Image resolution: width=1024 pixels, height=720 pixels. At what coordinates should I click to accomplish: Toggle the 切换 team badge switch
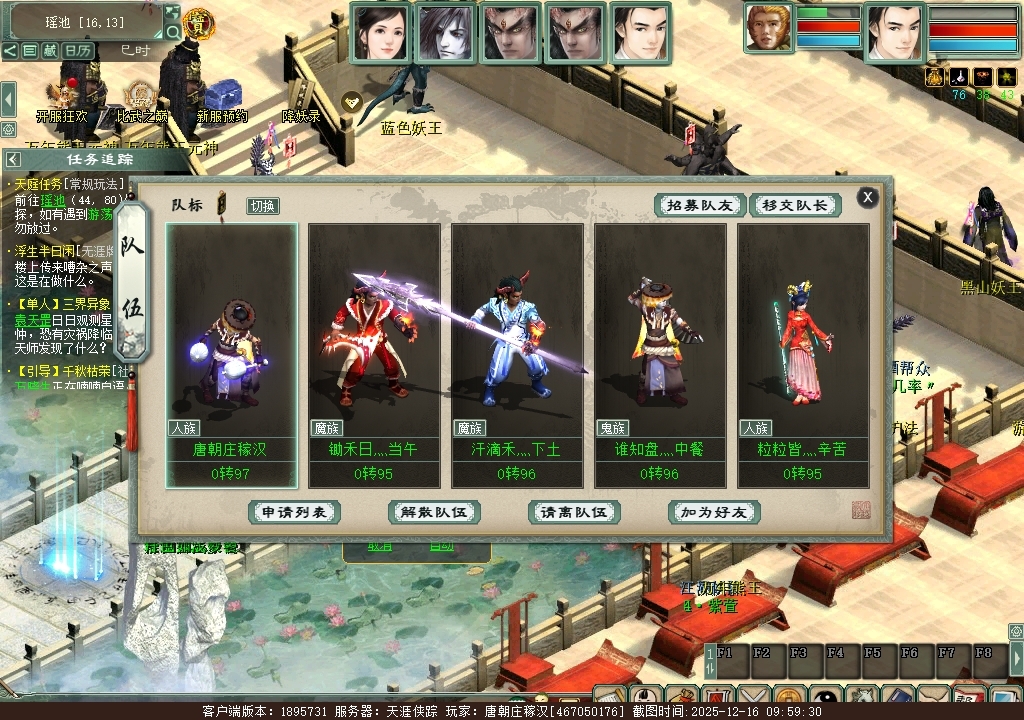pos(263,206)
